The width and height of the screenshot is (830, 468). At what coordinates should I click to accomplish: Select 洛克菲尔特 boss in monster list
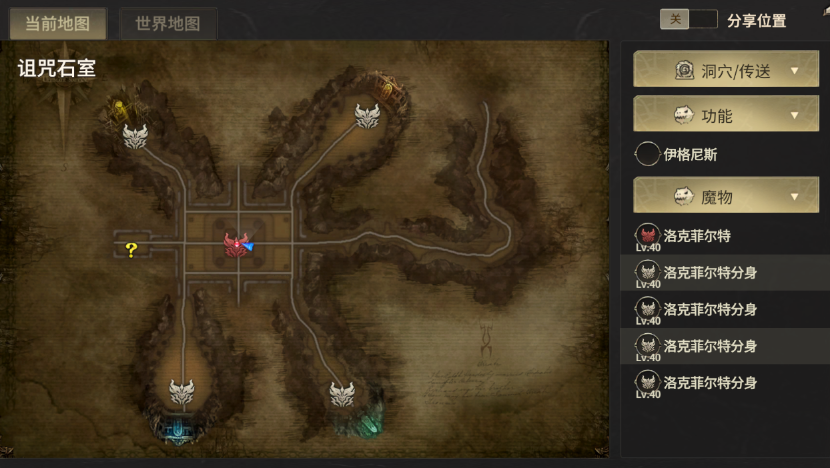697,237
